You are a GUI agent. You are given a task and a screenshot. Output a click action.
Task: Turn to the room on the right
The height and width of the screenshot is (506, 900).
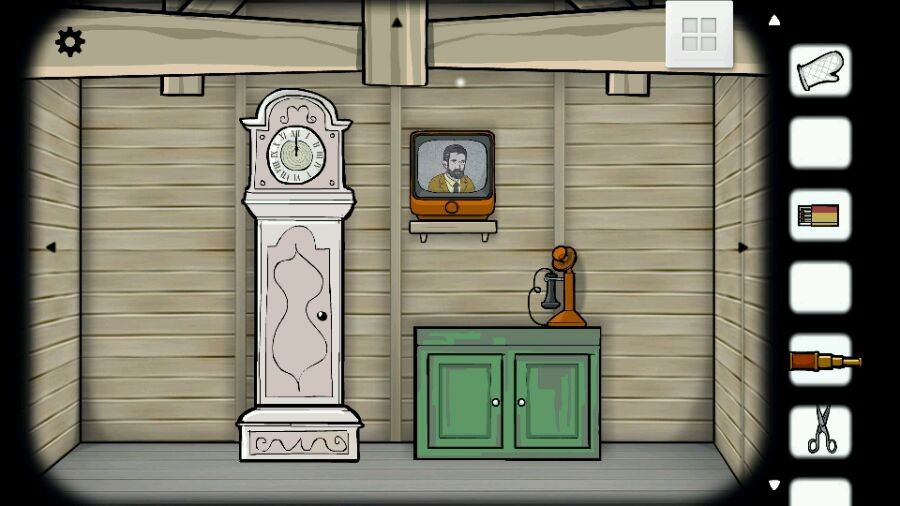pos(742,247)
